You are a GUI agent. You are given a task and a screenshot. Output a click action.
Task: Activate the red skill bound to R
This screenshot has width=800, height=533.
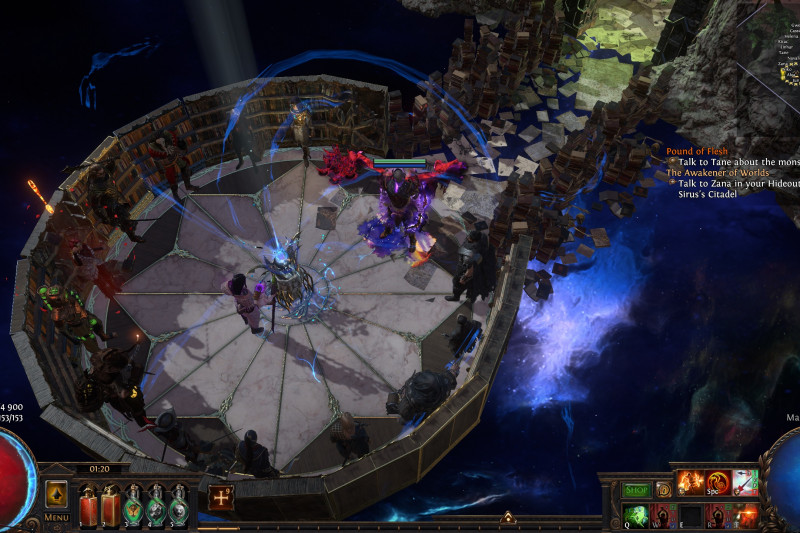tap(717, 515)
